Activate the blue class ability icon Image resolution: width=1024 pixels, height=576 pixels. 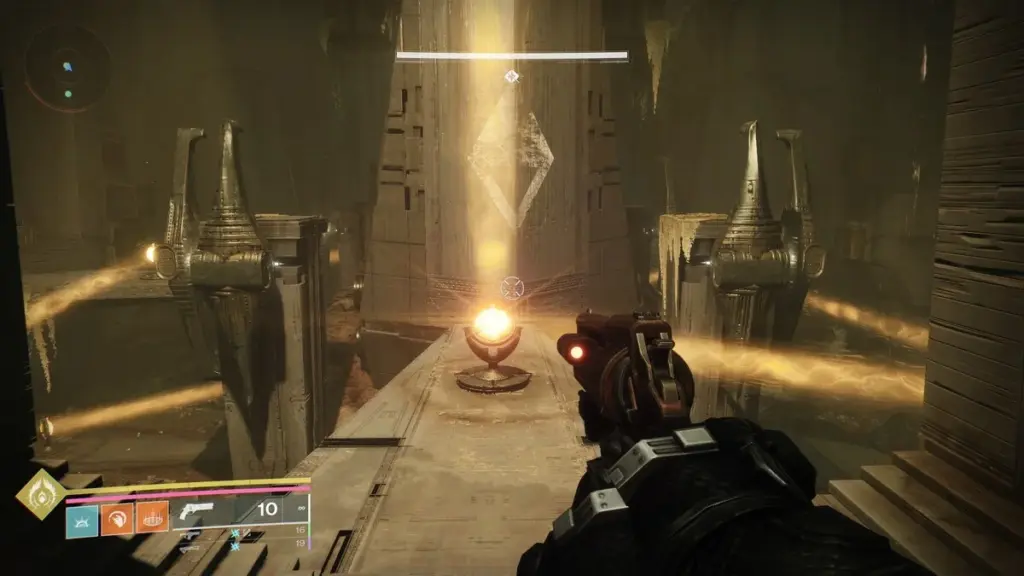pos(82,519)
